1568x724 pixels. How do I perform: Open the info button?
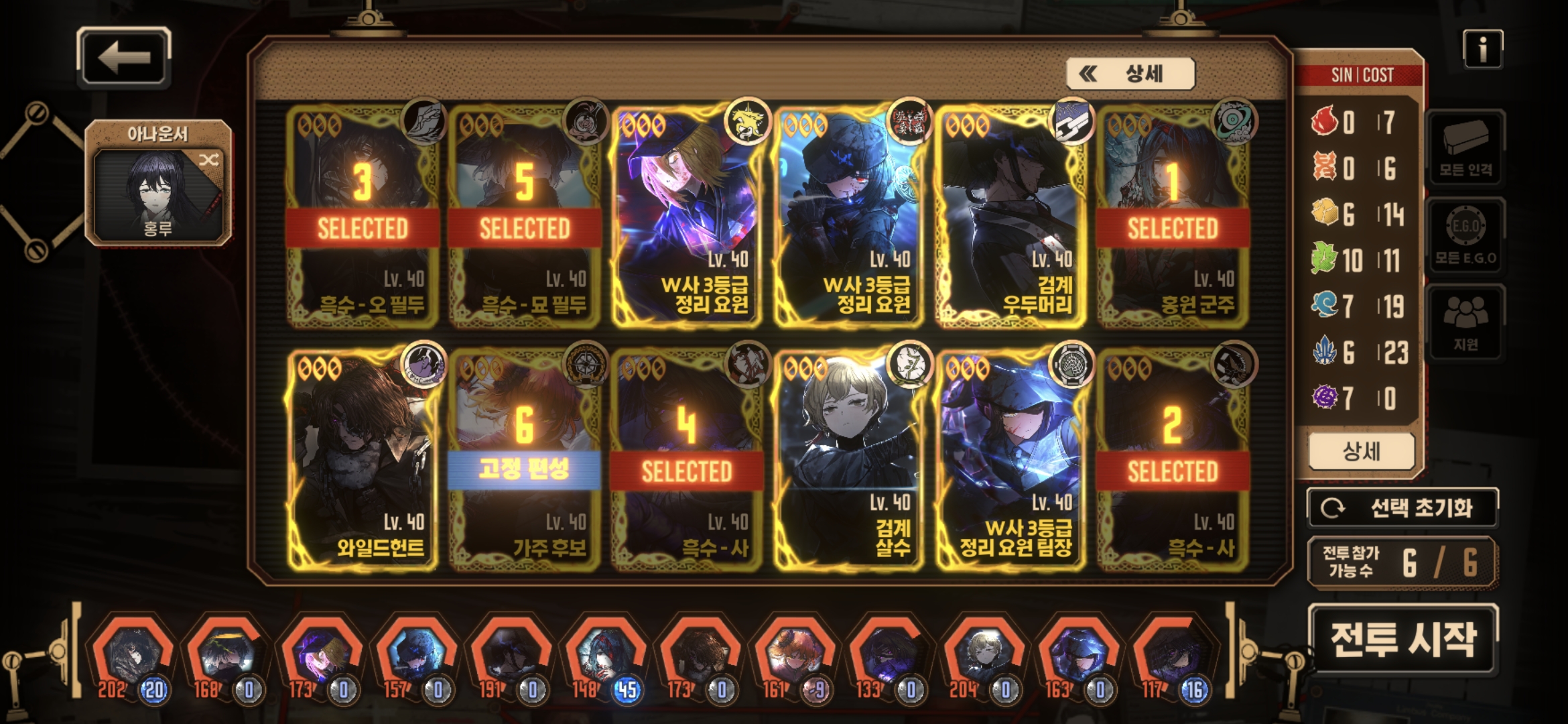tap(1482, 49)
